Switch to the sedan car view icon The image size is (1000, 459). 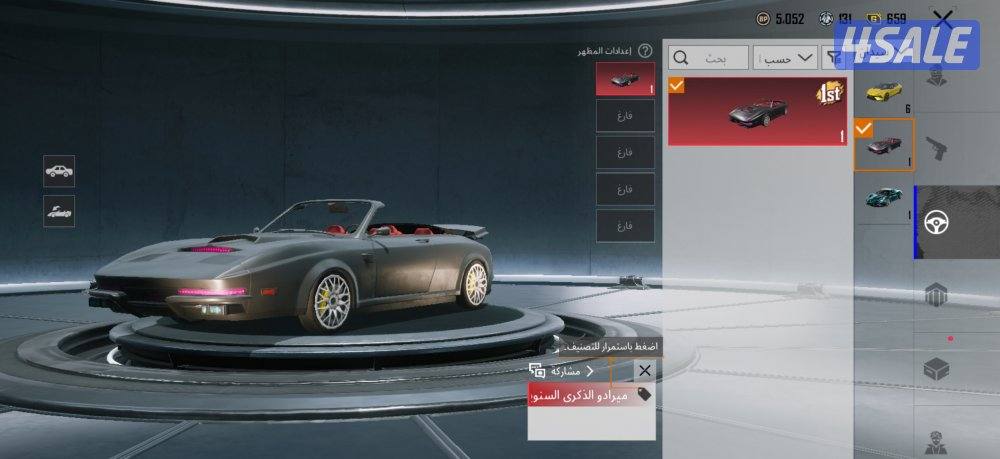tap(60, 170)
